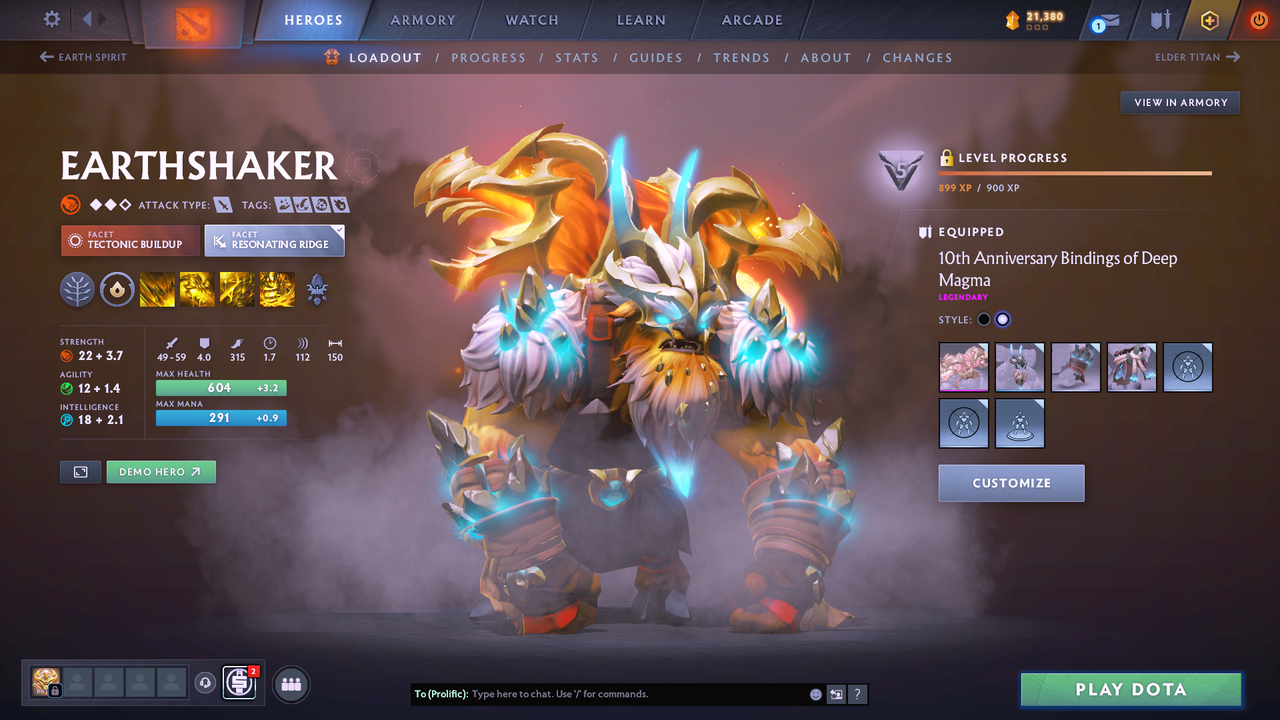Open the Echo Slam ultimate ability icon
Screen dimensions: 1280x720
(x=276, y=290)
